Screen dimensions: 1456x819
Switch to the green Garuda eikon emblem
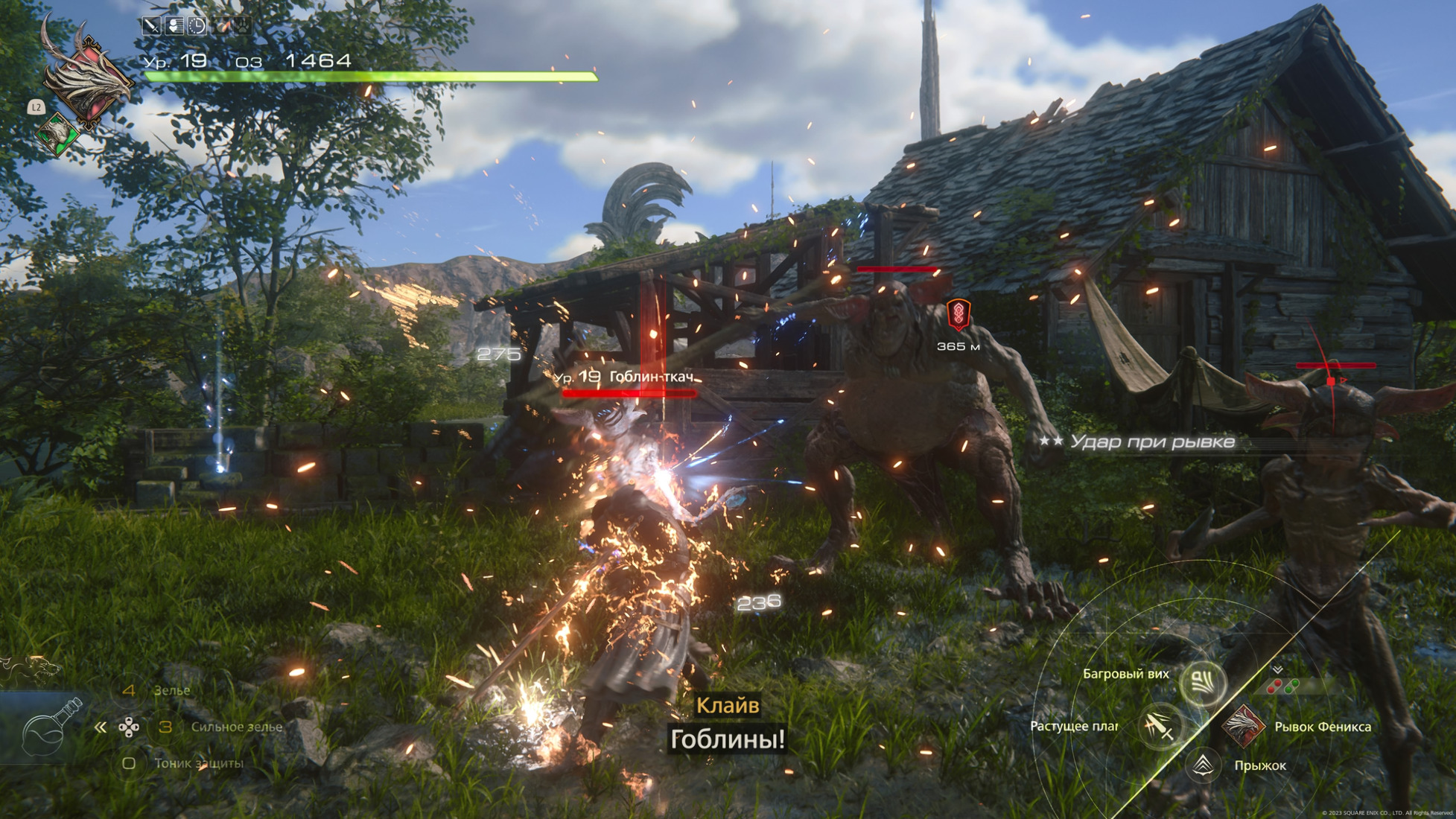click(x=58, y=134)
